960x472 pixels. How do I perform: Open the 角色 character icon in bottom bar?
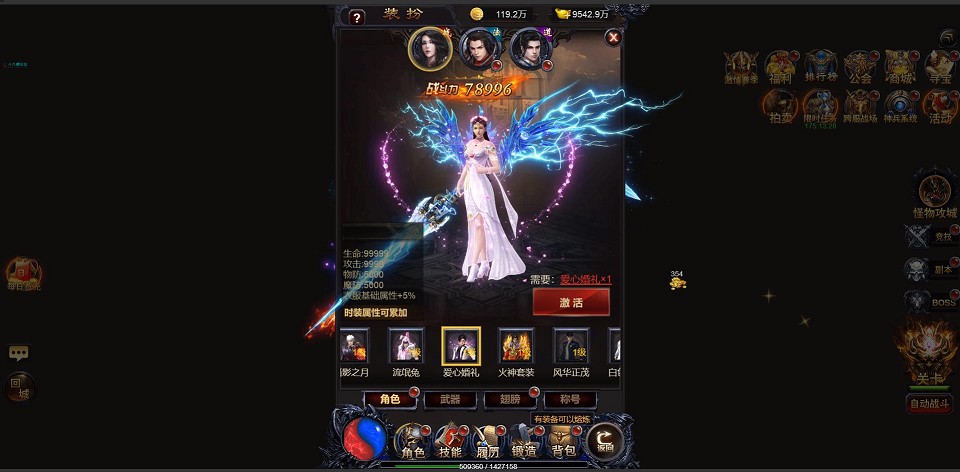pos(413,439)
